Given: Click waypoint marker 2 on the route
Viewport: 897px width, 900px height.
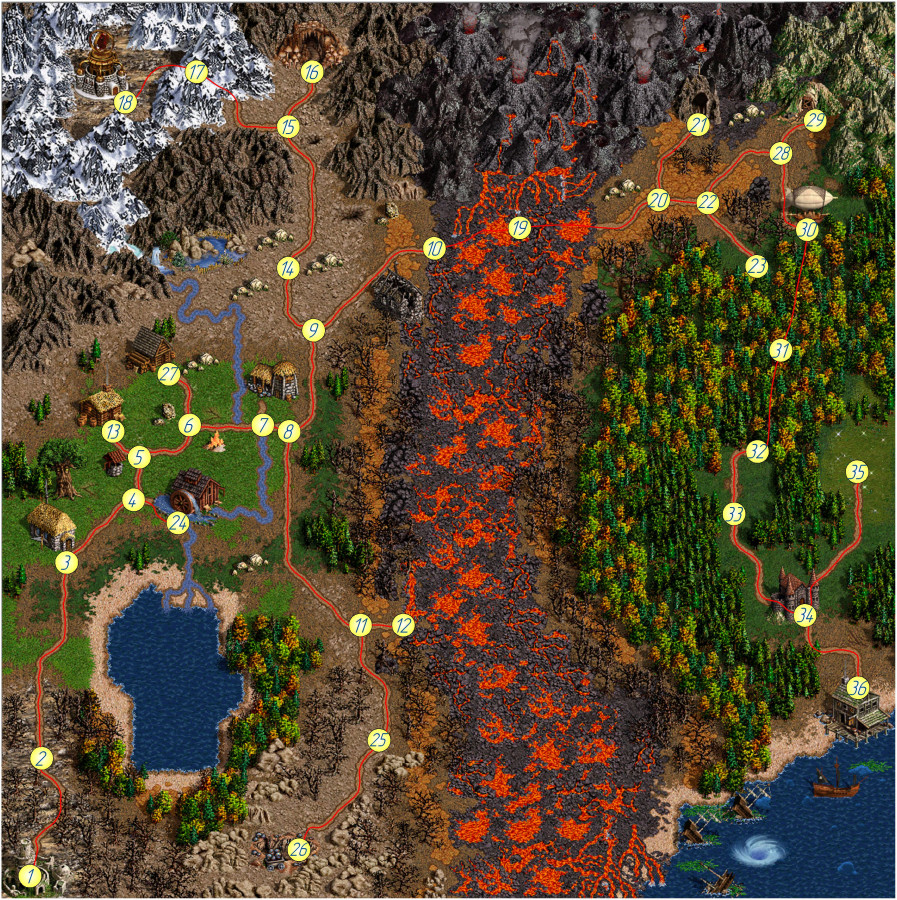Looking at the screenshot, I should (x=41, y=757).
